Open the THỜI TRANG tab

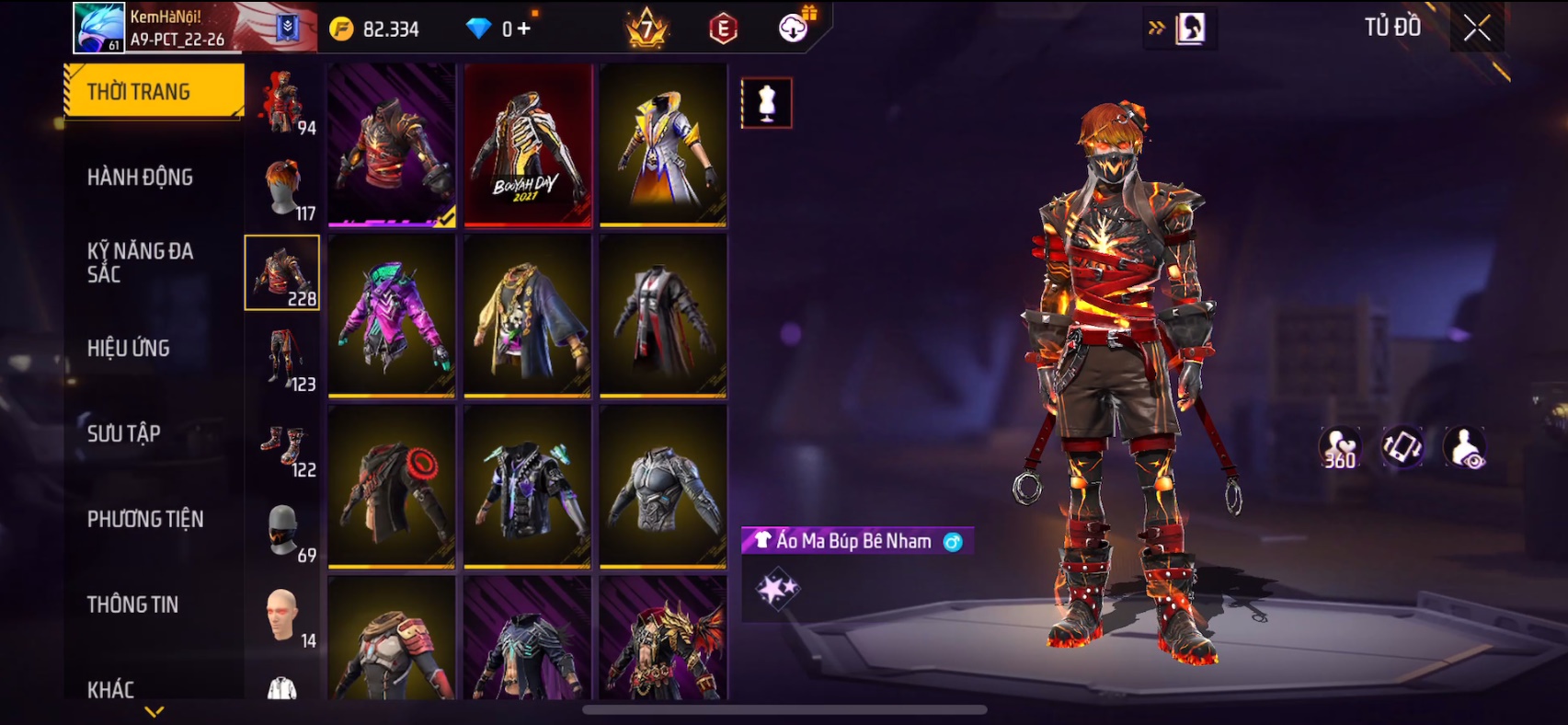[154, 91]
